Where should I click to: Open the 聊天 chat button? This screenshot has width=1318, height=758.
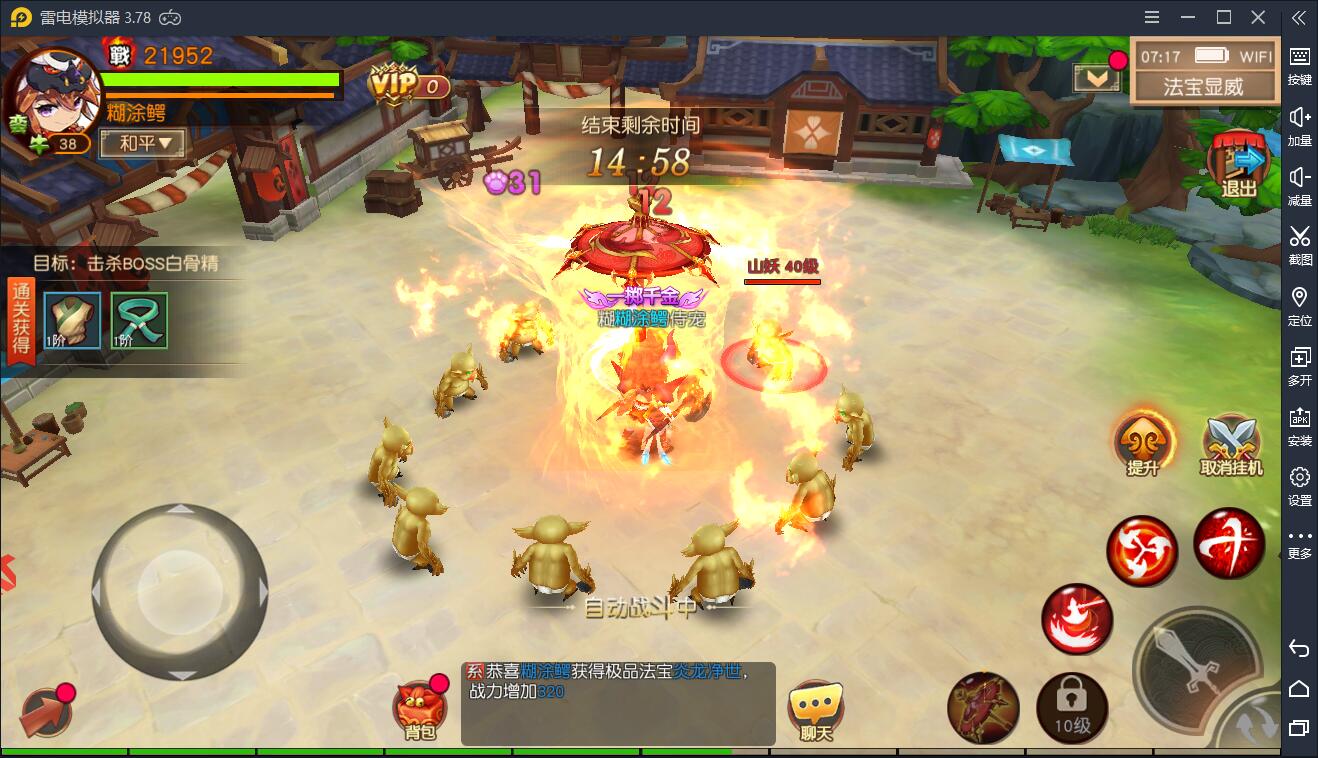pos(816,710)
